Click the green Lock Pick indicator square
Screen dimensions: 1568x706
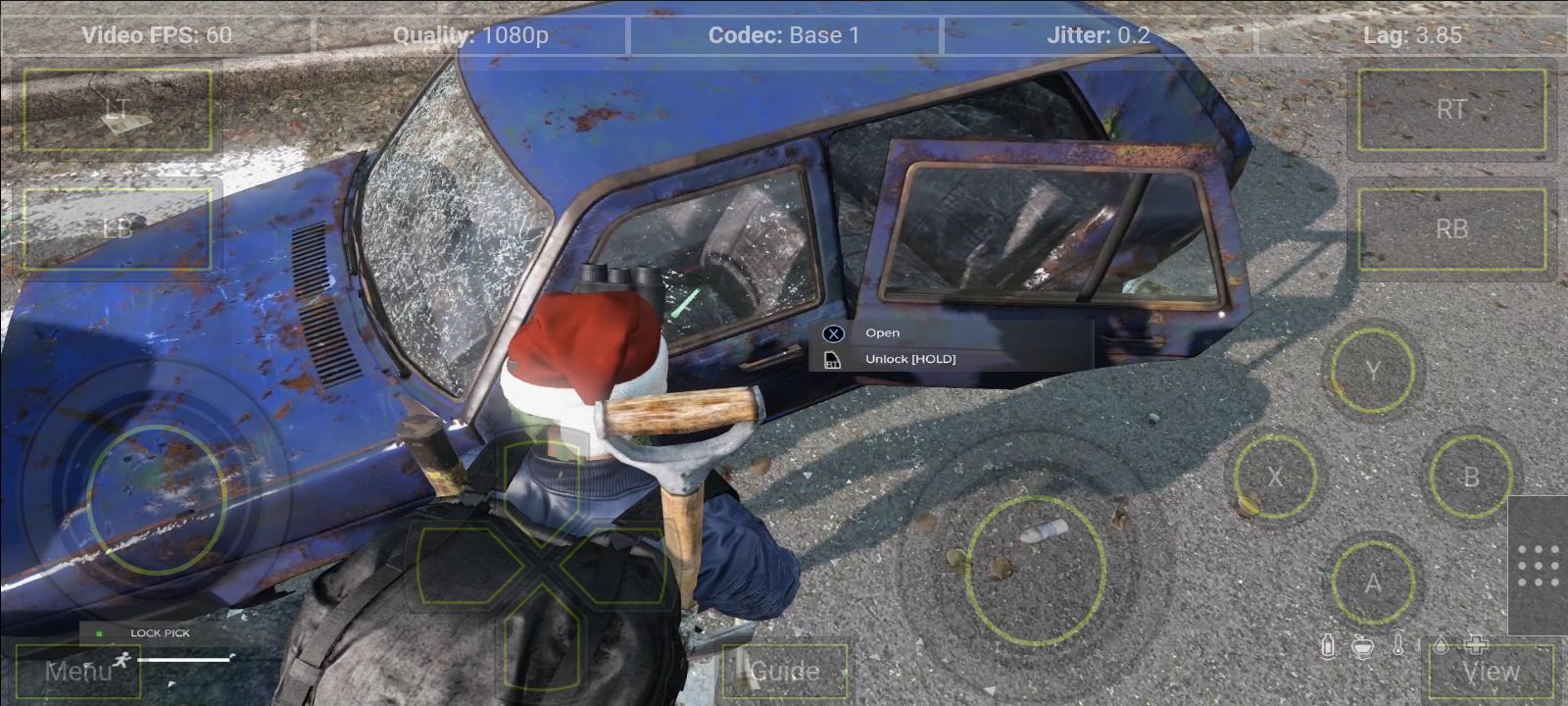[x=99, y=633]
